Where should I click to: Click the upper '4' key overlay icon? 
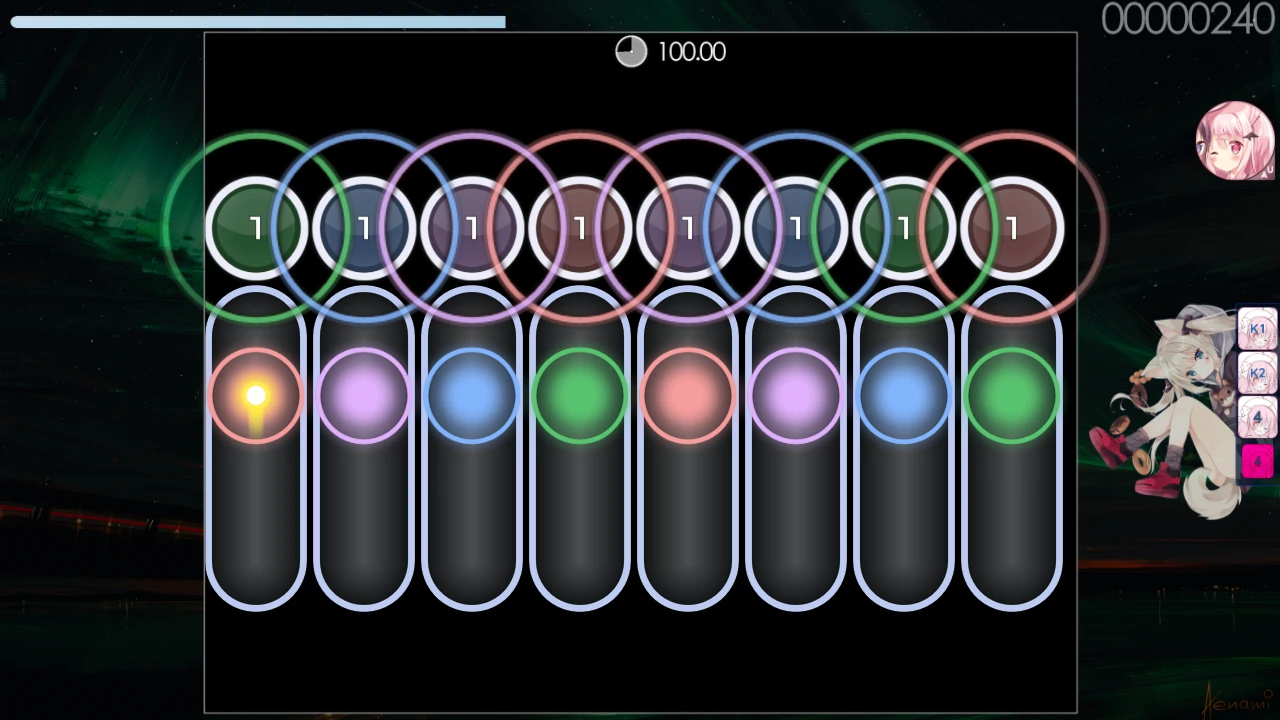[1257, 415]
